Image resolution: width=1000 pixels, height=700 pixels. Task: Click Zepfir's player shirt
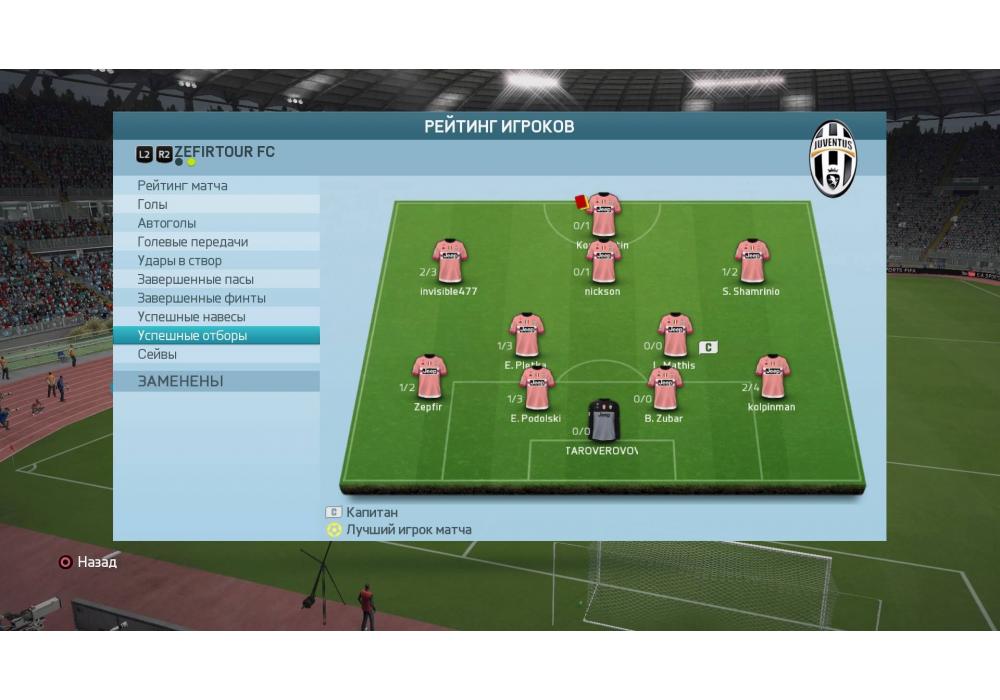429,378
